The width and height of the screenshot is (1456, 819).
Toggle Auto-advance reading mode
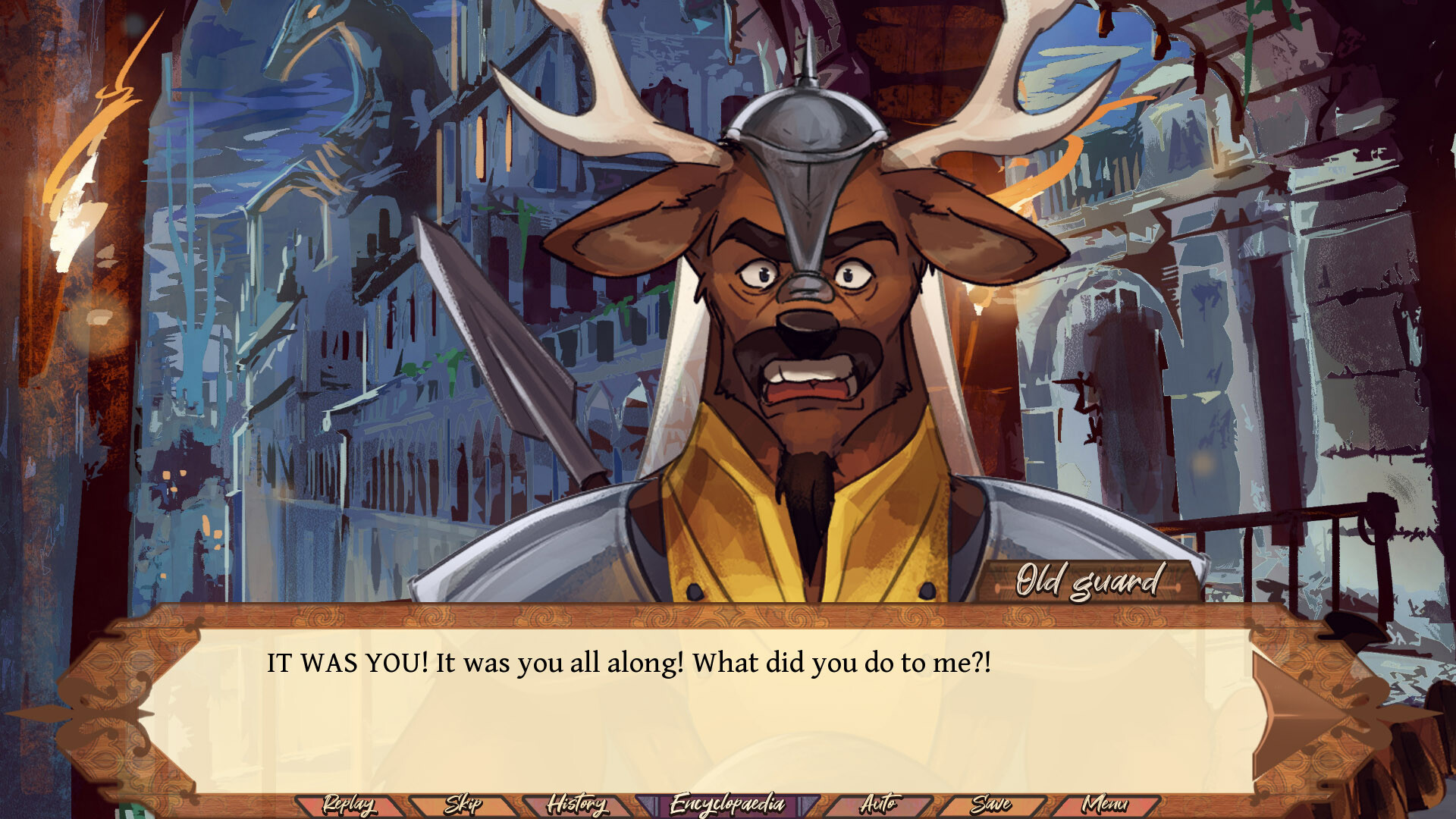click(x=881, y=802)
